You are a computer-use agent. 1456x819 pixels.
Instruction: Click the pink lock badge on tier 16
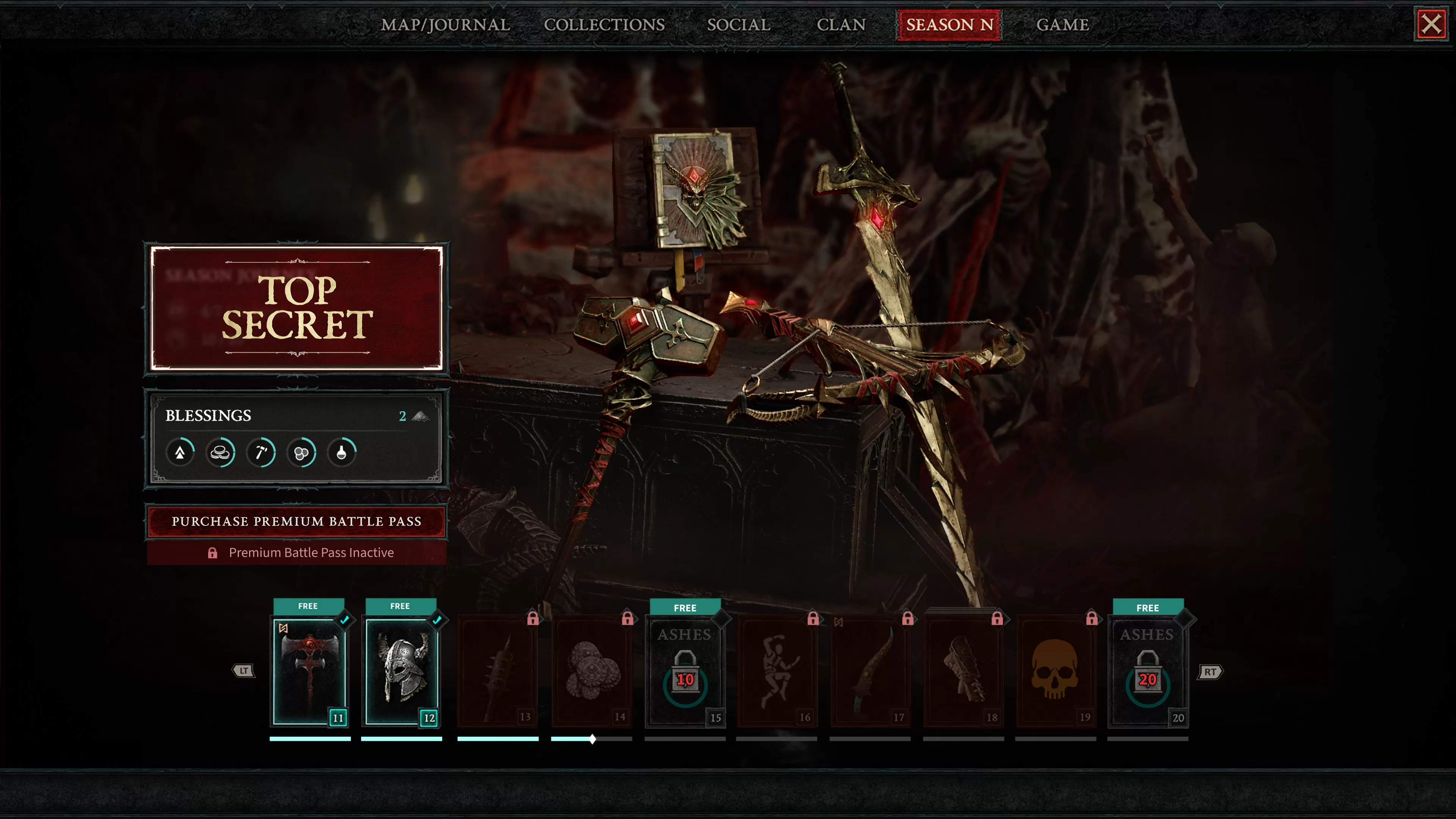pos(814,620)
